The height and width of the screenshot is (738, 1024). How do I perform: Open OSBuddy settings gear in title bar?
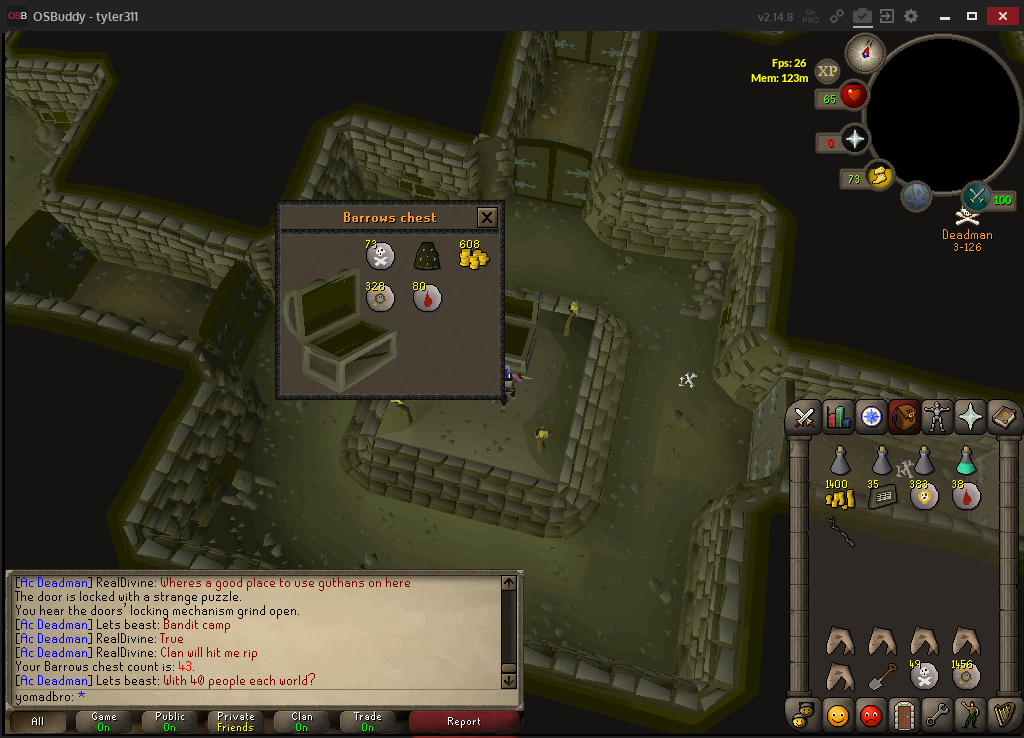[910, 16]
